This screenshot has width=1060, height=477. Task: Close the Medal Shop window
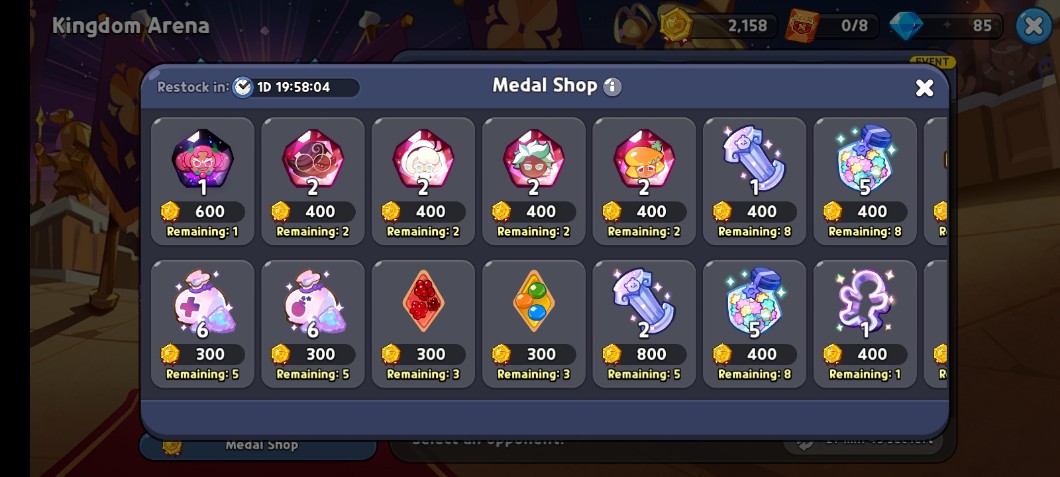tap(924, 88)
